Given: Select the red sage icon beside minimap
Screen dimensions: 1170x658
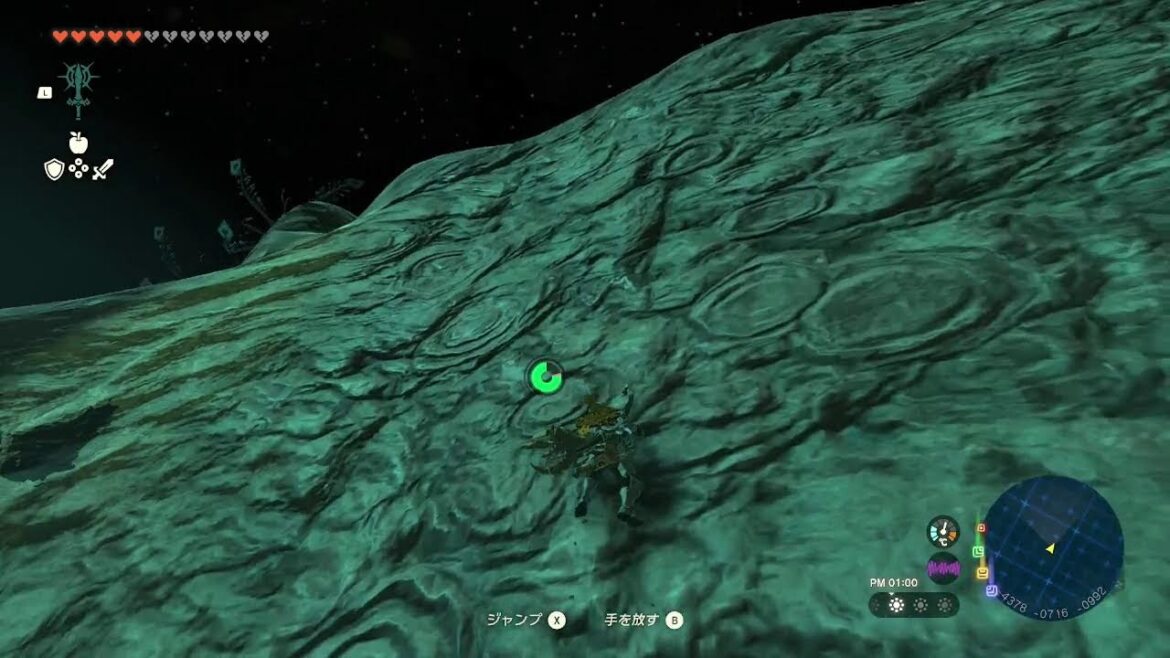Looking at the screenshot, I should 981,528.
